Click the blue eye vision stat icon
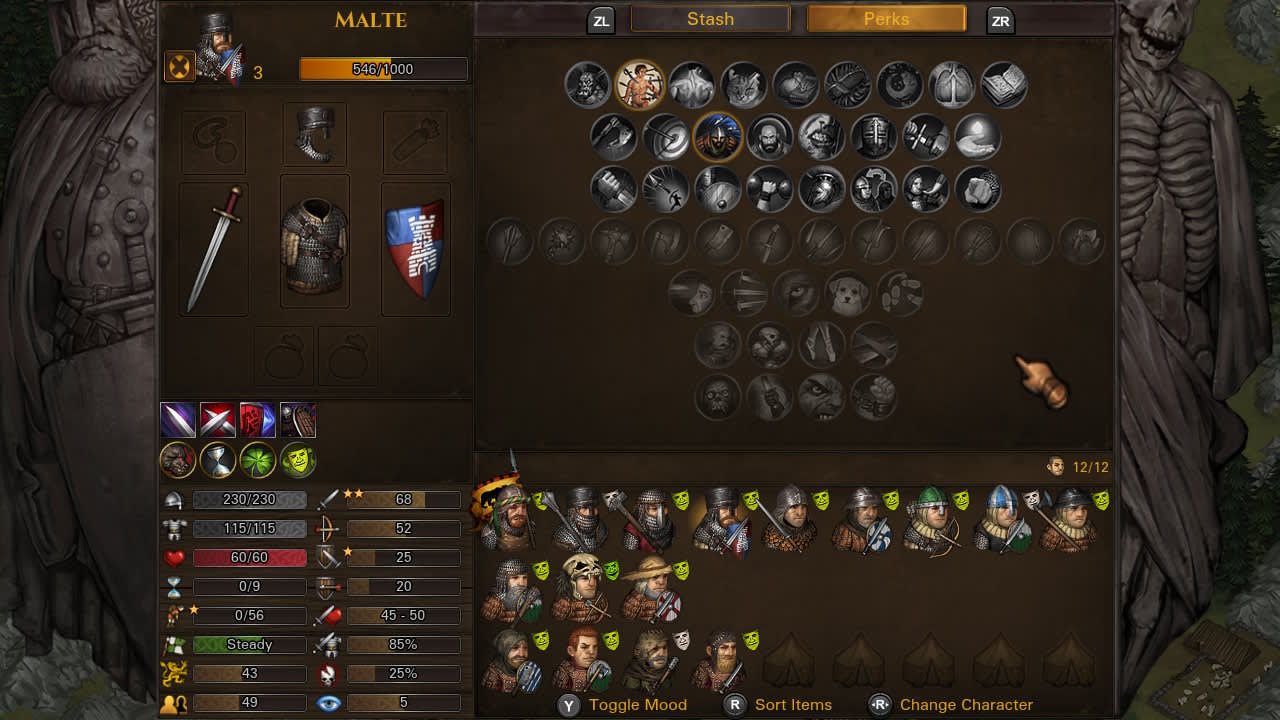 [x=330, y=703]
